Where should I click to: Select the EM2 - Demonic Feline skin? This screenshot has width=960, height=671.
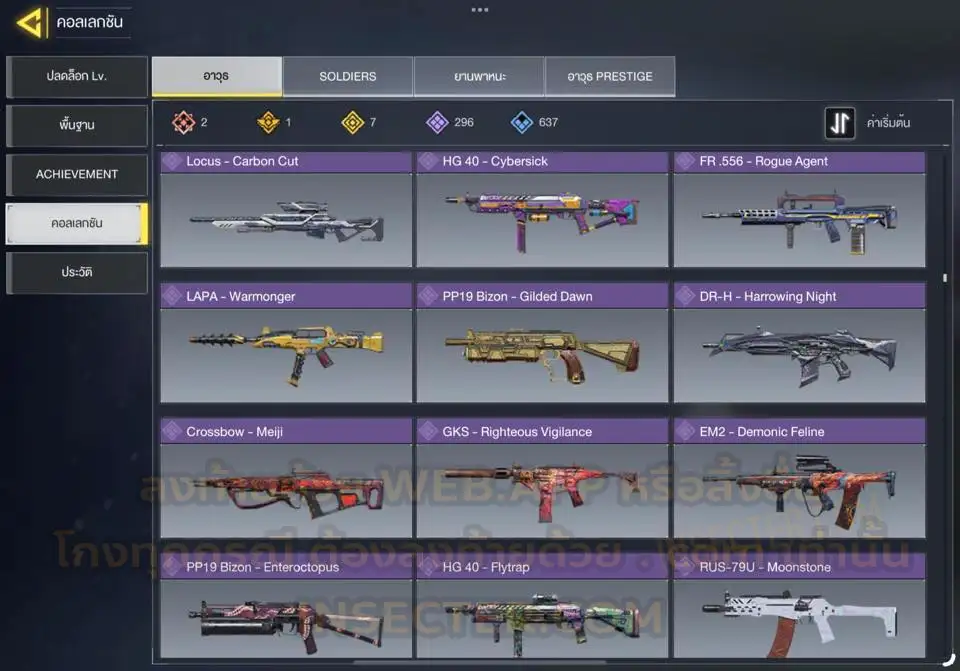pyautogui.click(x=799, y=480)
